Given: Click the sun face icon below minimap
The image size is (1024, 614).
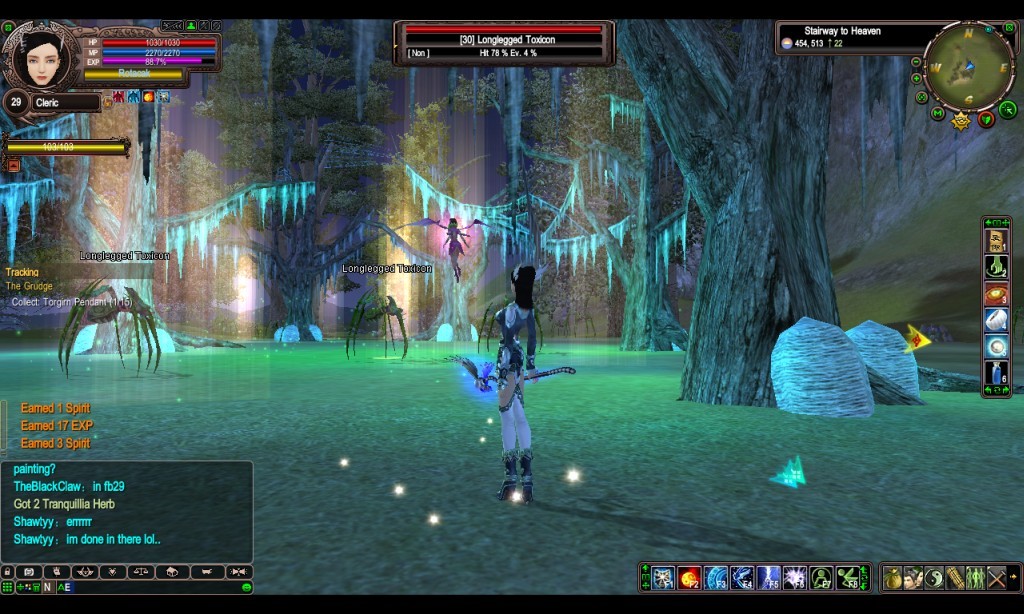Looking at the screenshot, I should click(x=962, y=121).
